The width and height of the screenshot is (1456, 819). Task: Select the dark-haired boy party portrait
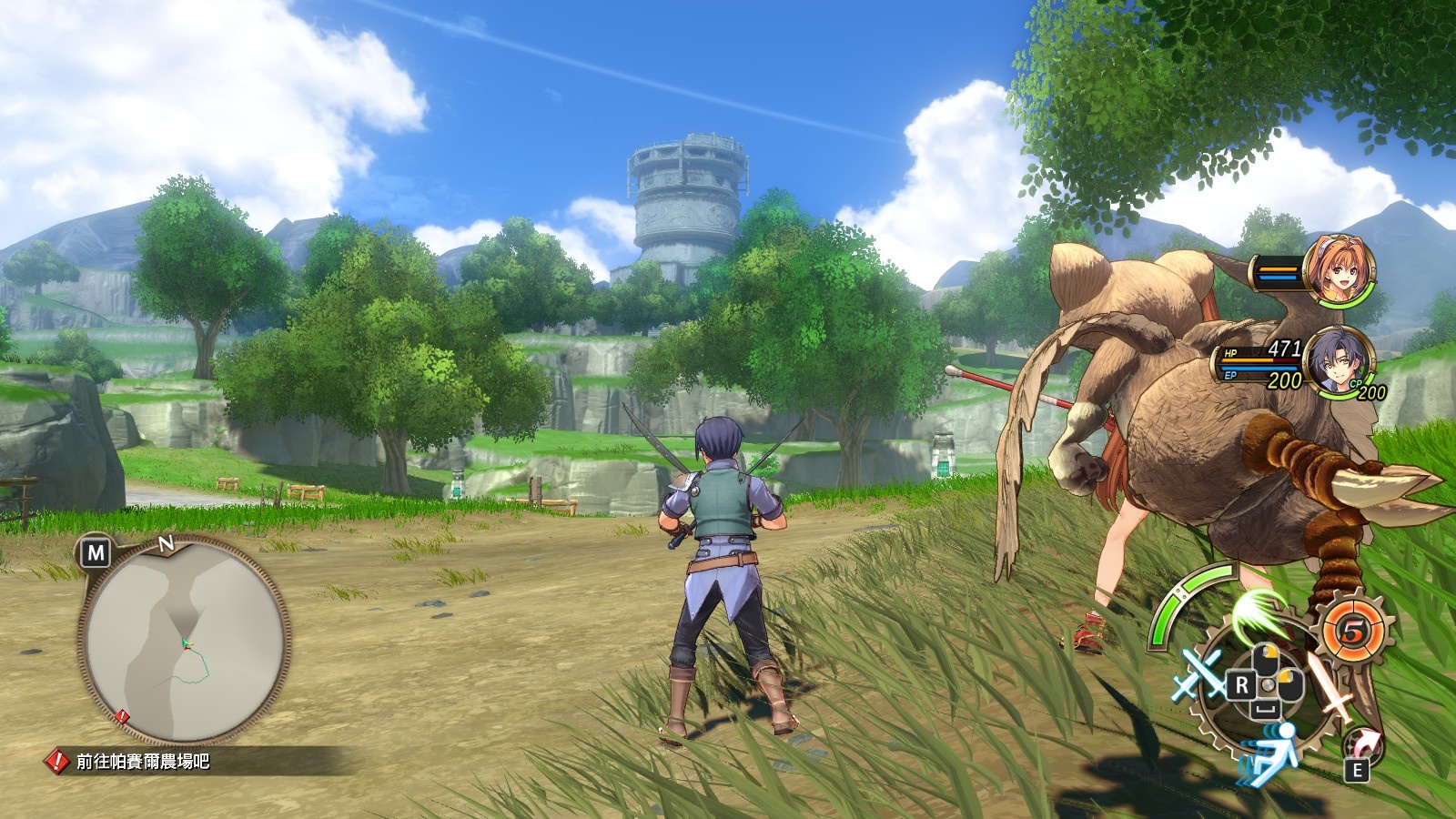[x=1338, y=362]
